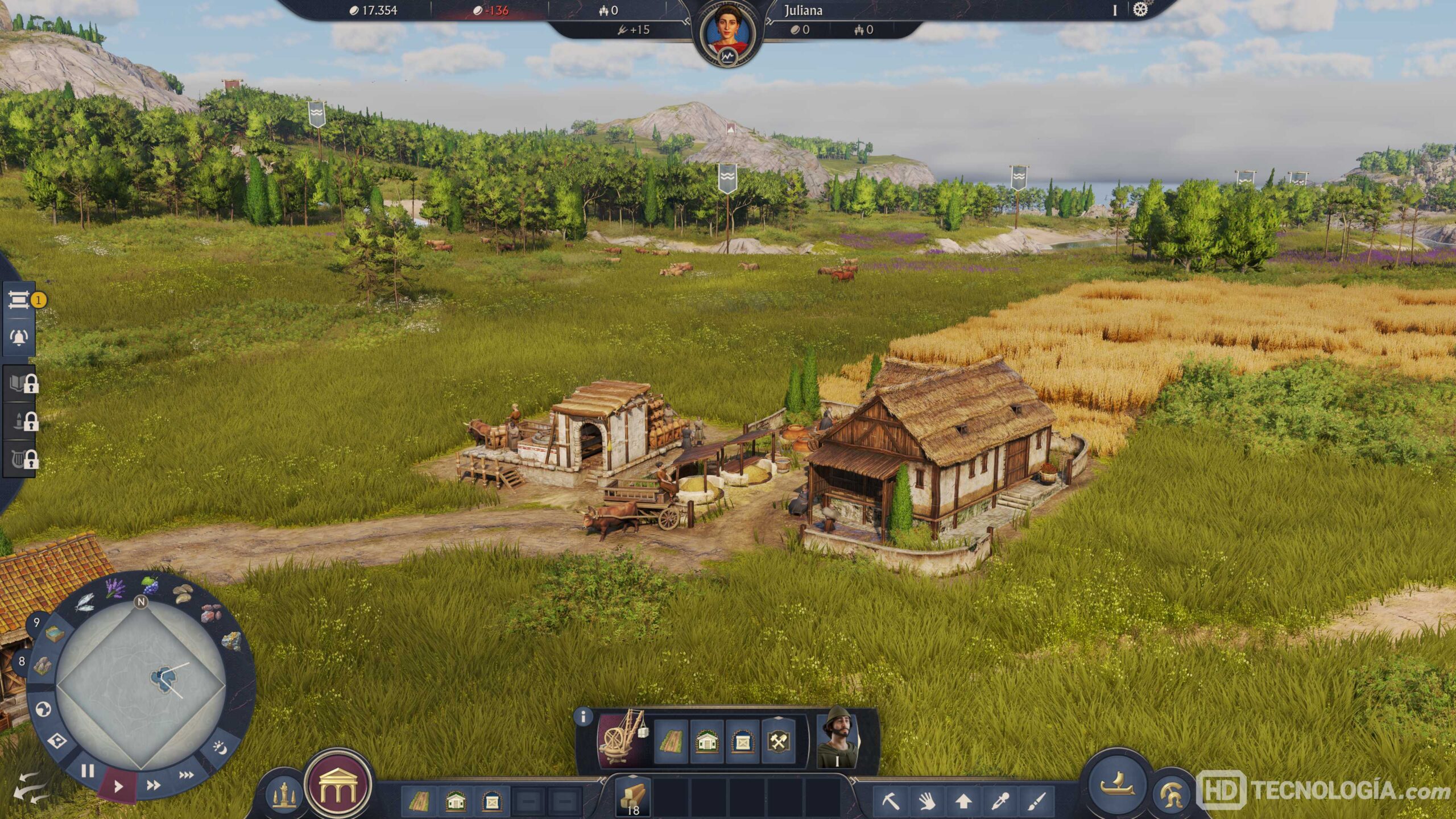Open the ship trade routes button
1456x819 pixels.
[1117, 785]
